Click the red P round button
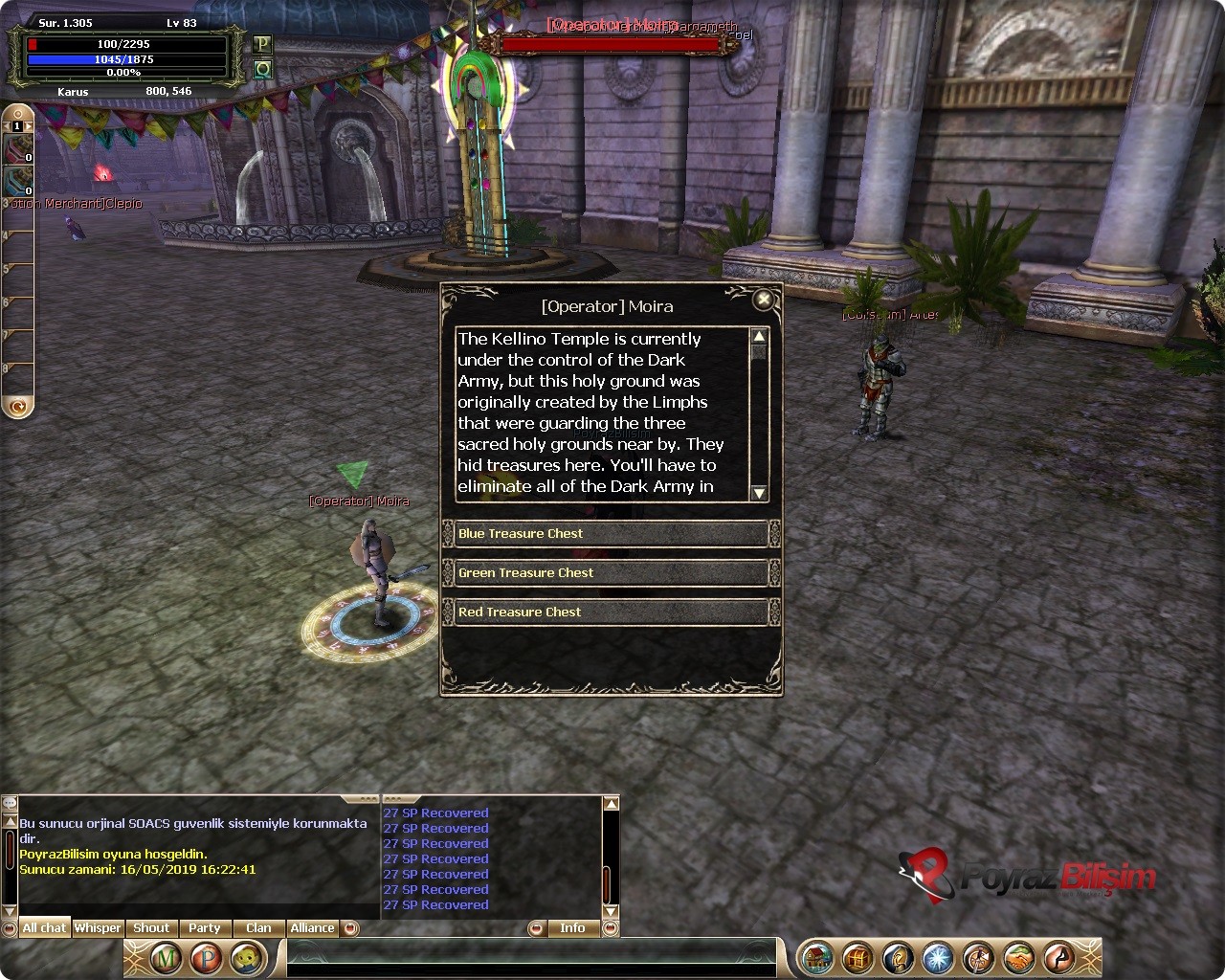 (x=206, y=958)
